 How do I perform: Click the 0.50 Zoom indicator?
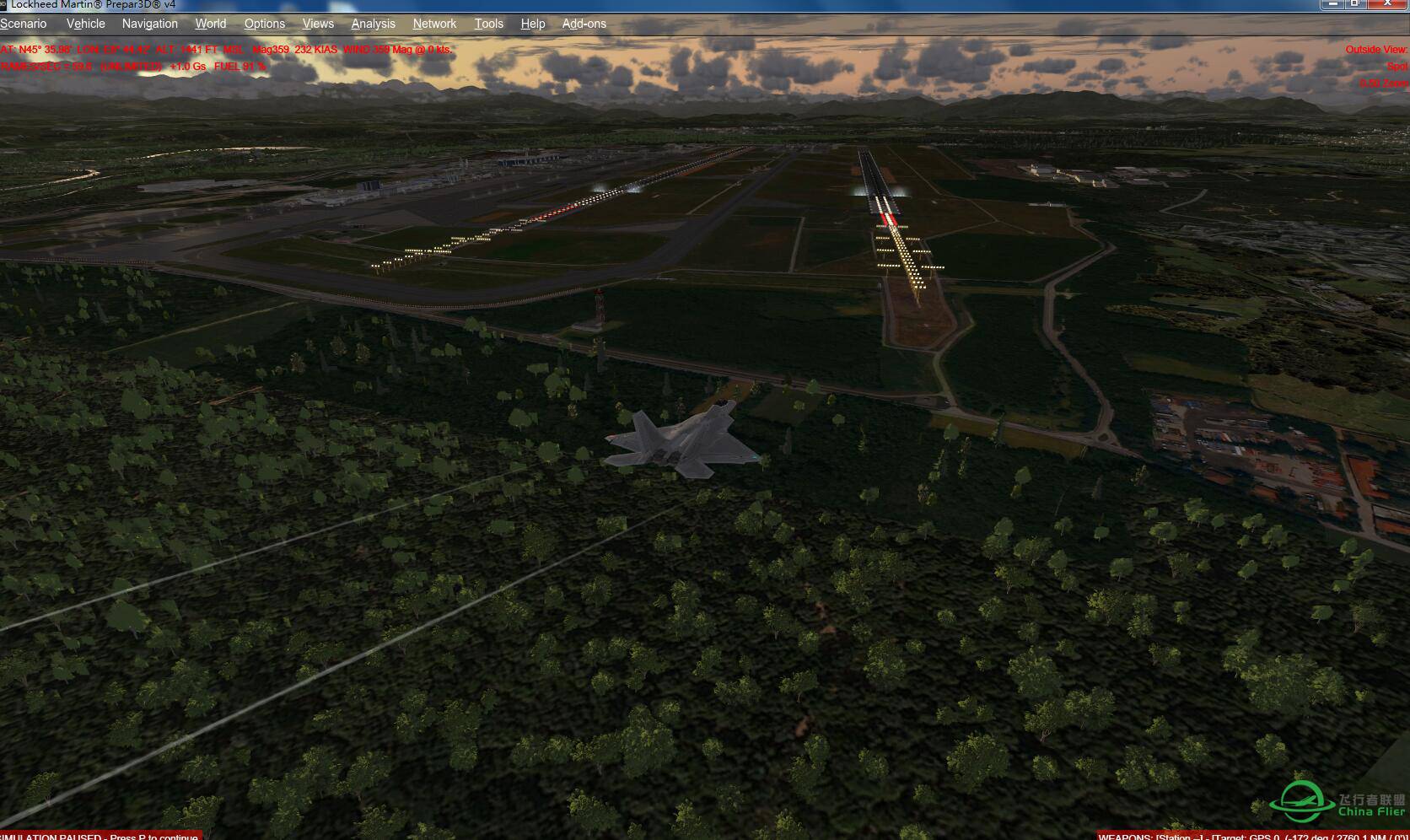point(1383,83)
